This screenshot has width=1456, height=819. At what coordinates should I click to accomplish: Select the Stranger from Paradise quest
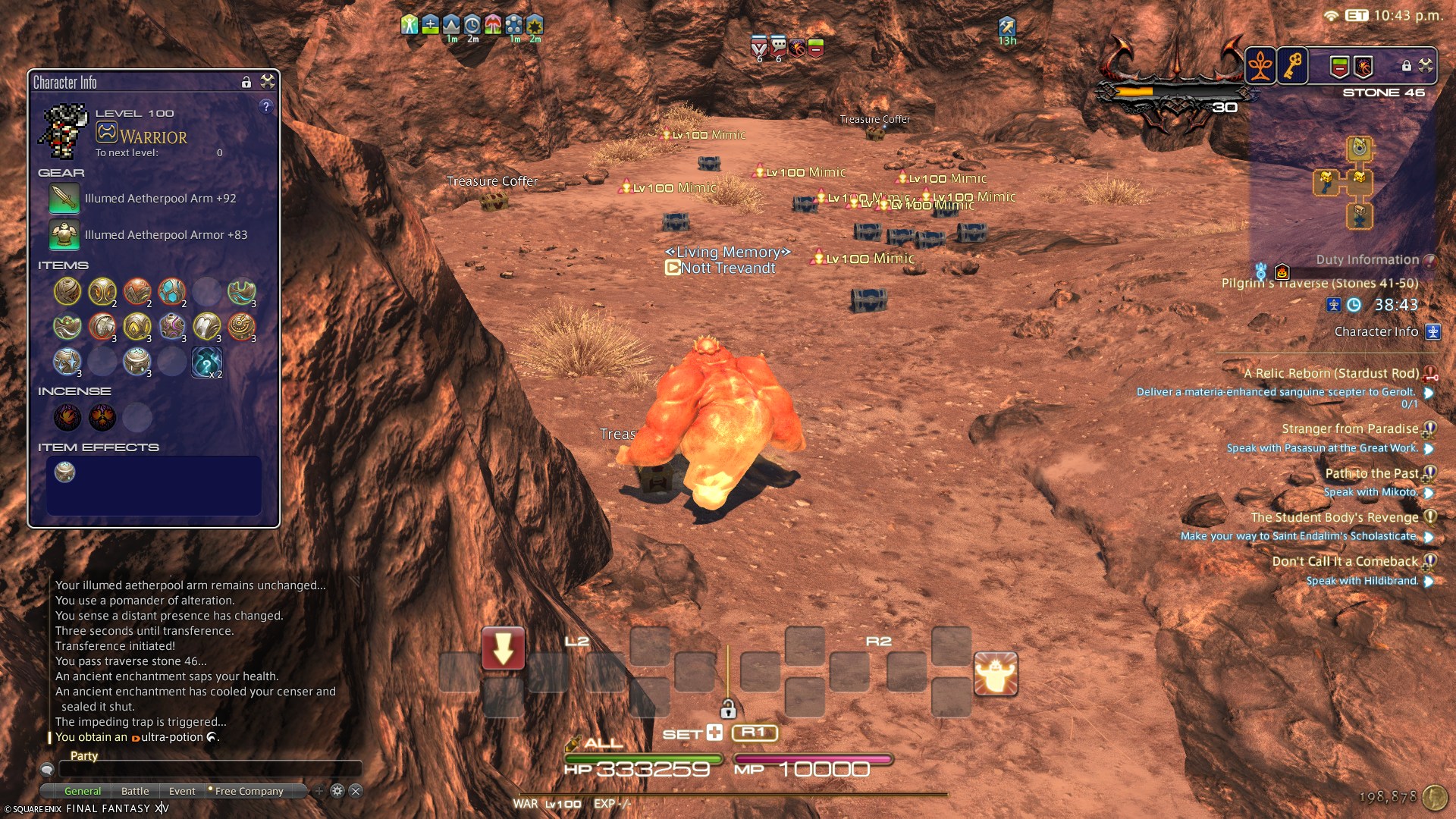pos(1349,428)
